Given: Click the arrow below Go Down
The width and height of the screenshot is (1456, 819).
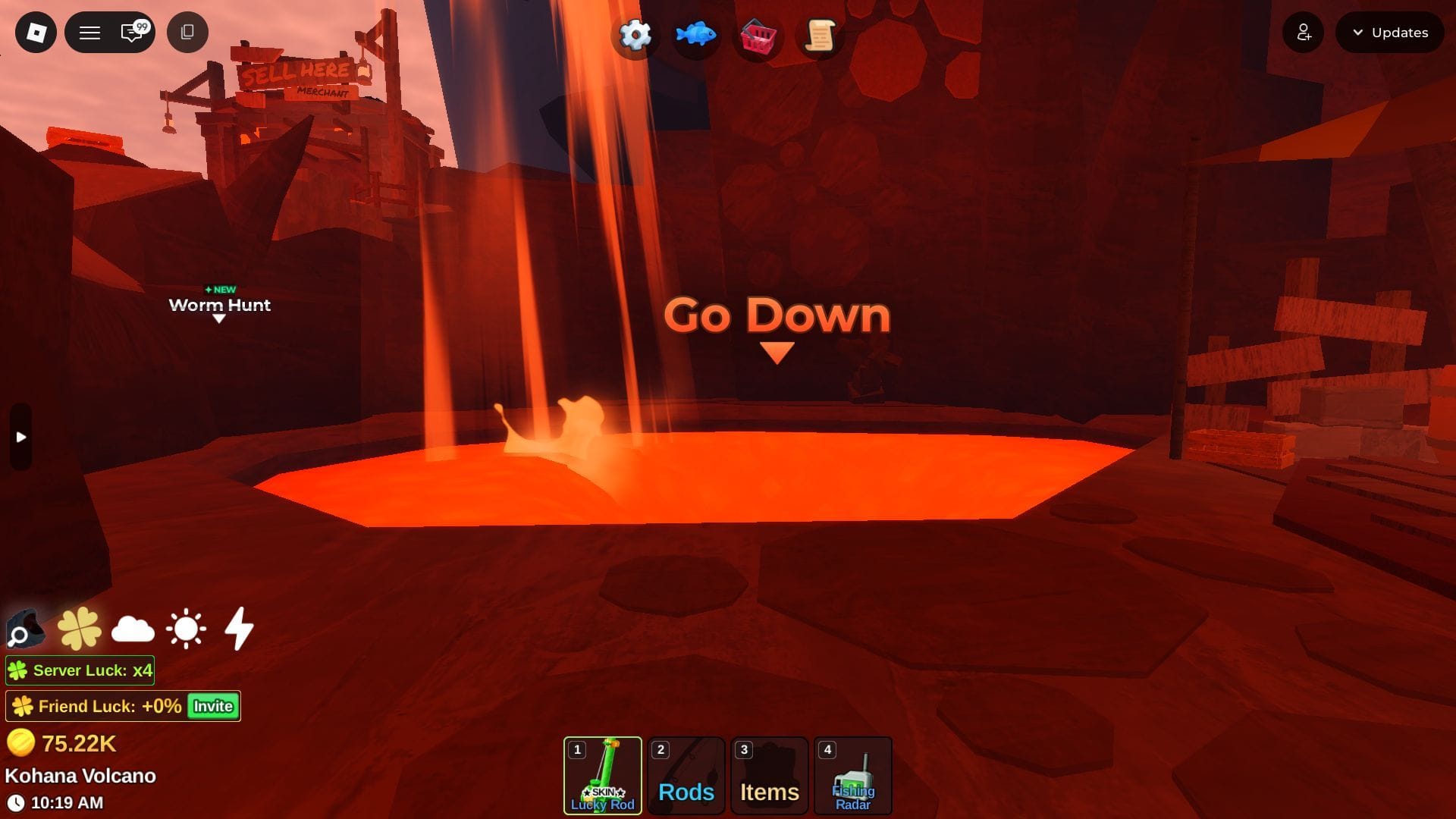Looking at the screenshot, I should pos(776,351).
